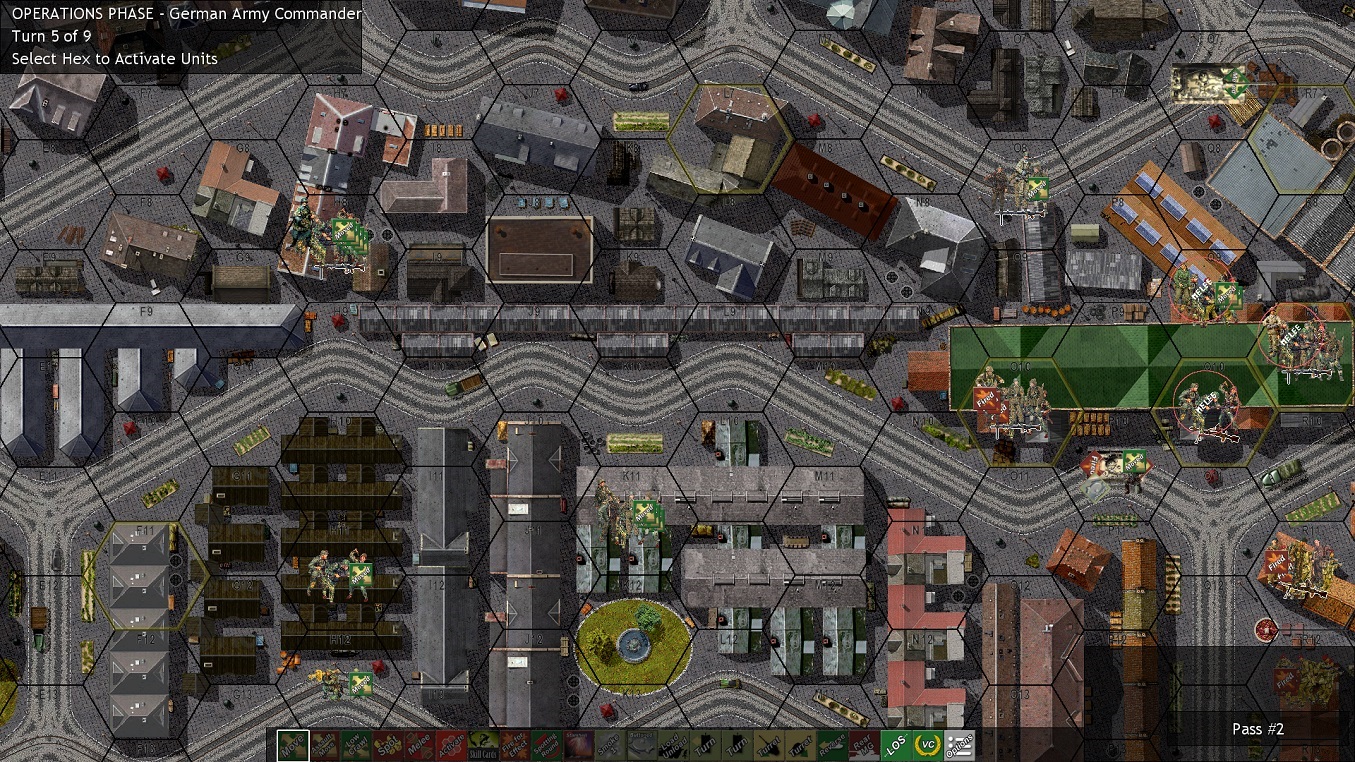1355x762 pixels.
Task: Open the Skill Cards panel
Action: (x=484, y=748)
